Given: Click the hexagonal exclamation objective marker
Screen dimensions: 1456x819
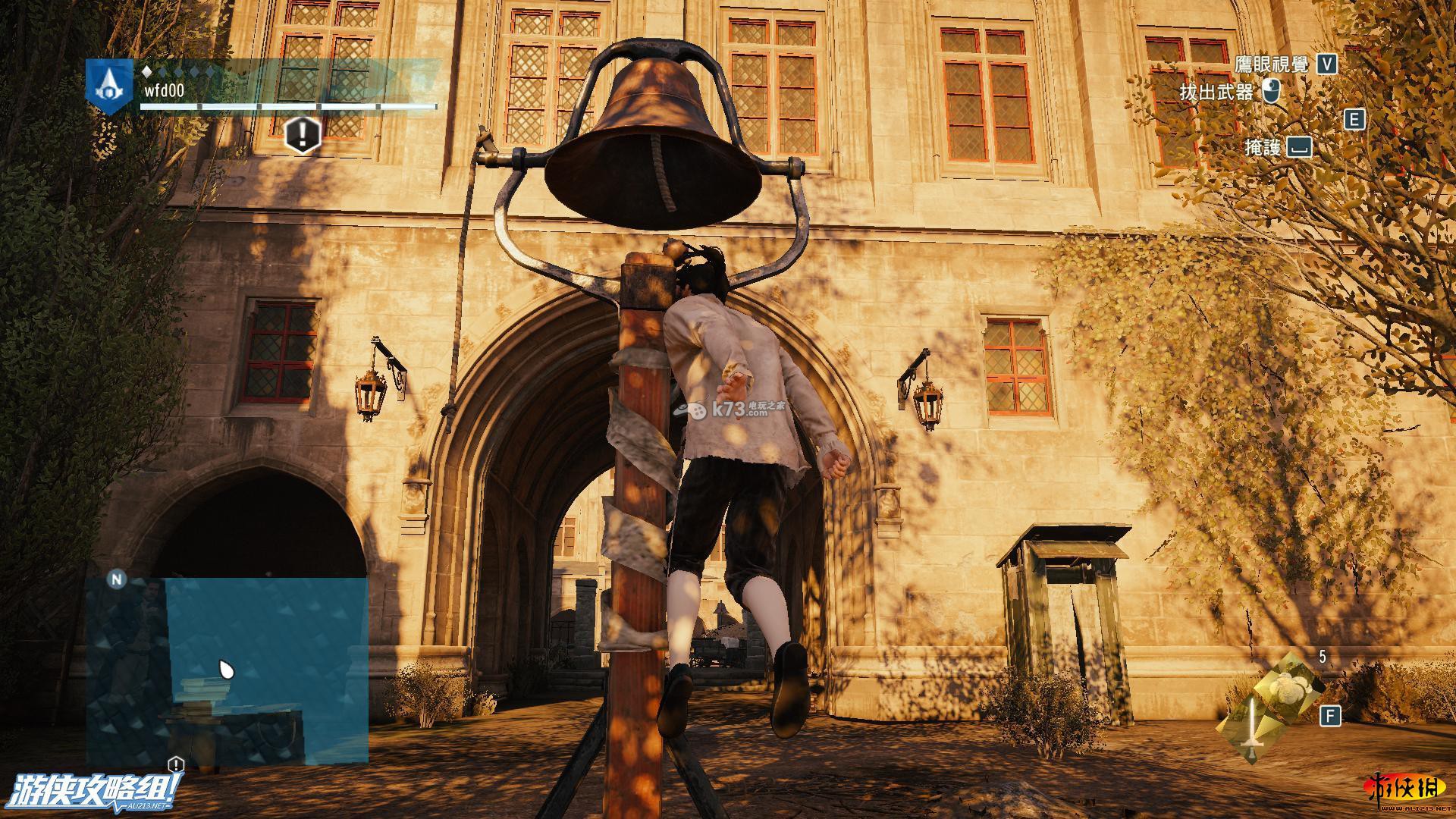Looking at the screenshot, I should pos(302,136).
